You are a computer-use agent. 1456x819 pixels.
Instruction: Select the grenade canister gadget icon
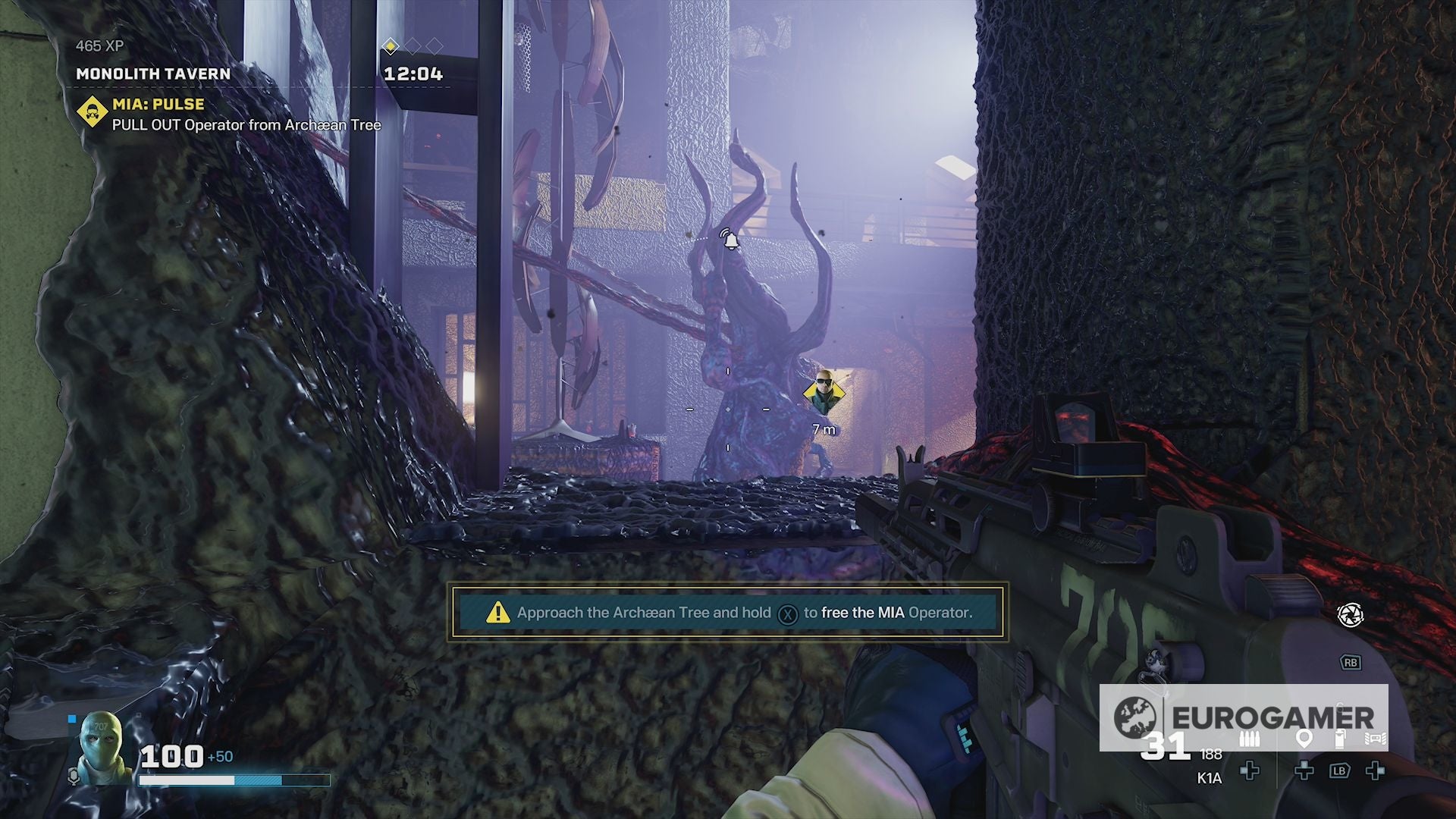(1340, 739)
